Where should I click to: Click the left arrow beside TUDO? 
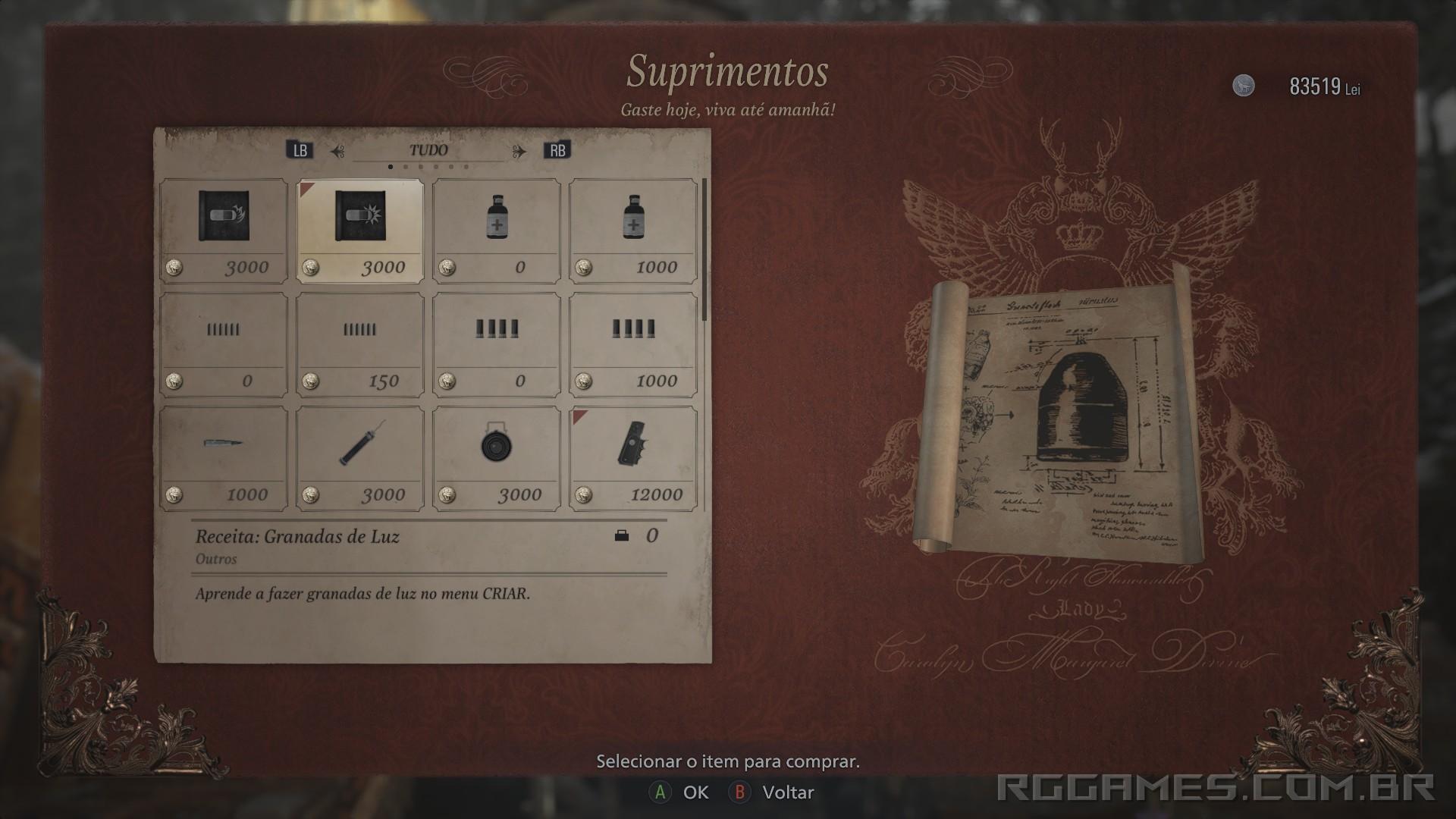334,149
